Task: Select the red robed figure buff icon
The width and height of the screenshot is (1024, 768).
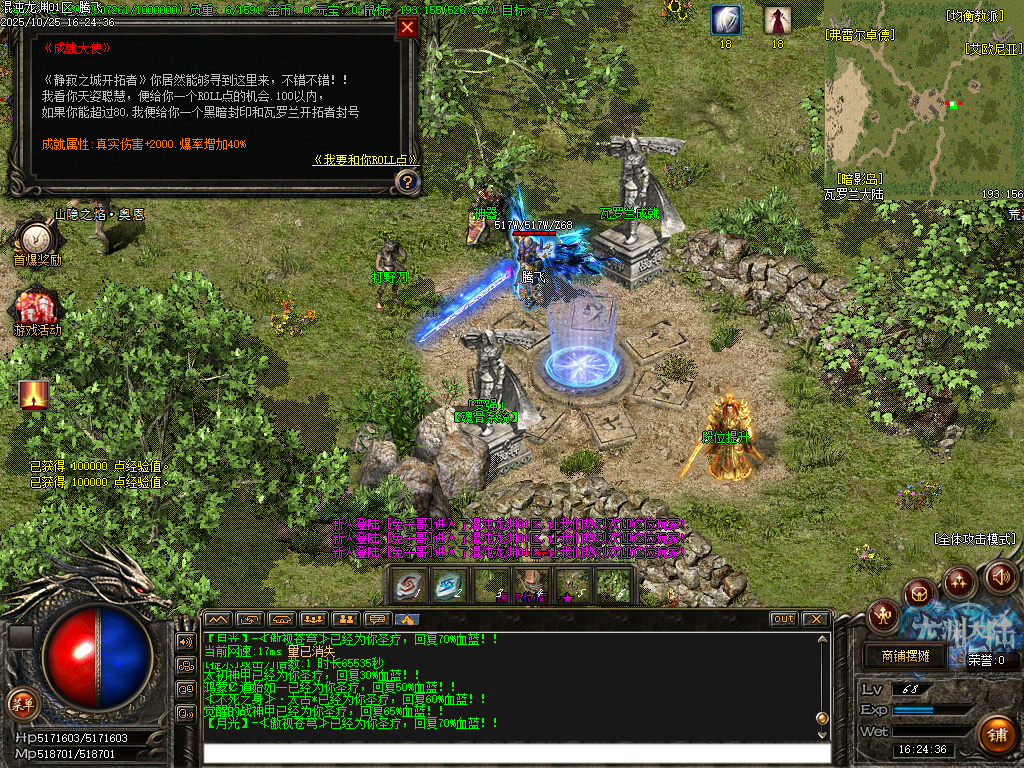Action: pyautogui.click(x=778, y=20)
